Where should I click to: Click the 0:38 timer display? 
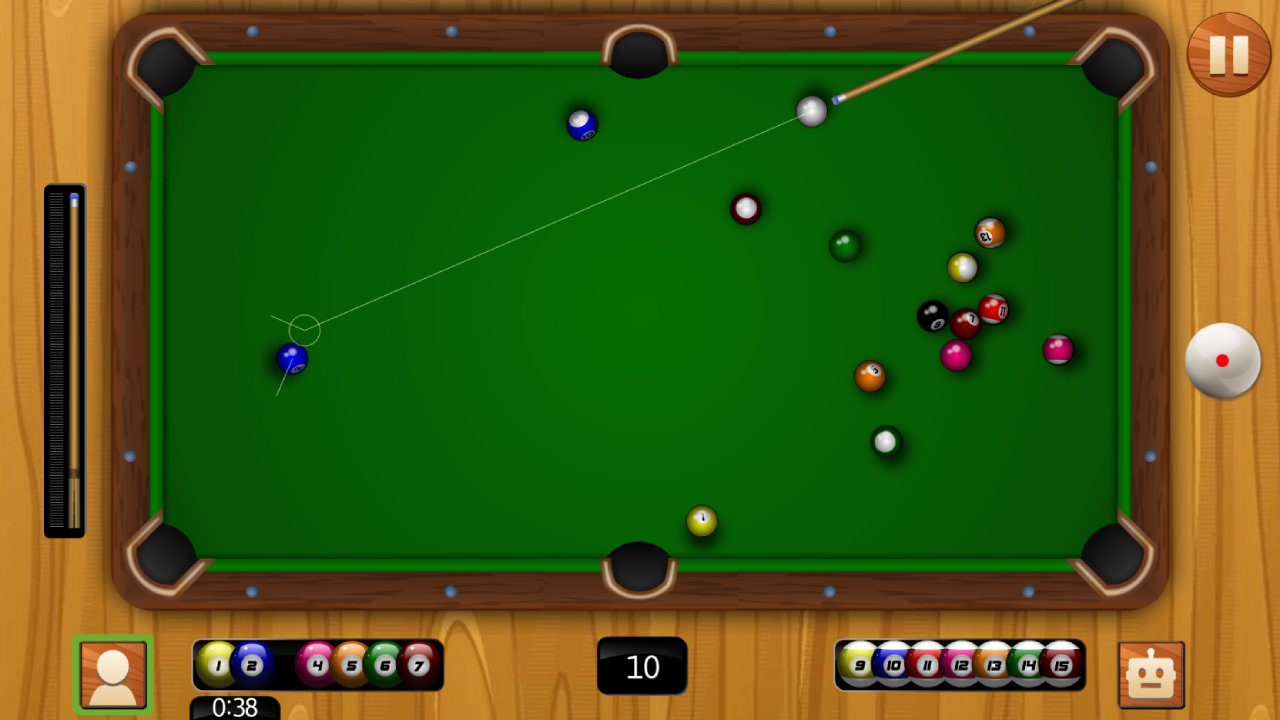pos(235,708)
